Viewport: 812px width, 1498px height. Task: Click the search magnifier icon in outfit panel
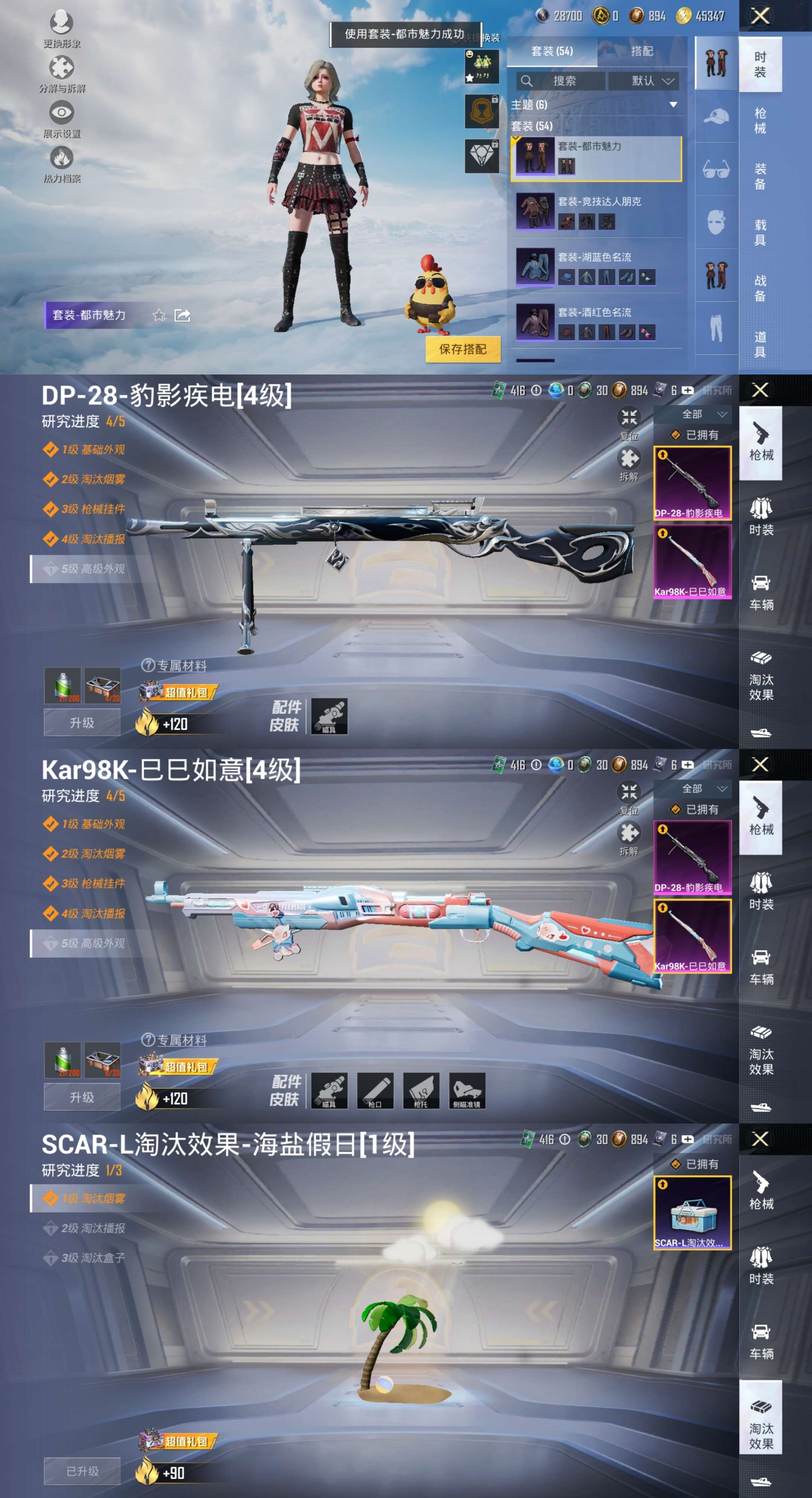527,81
